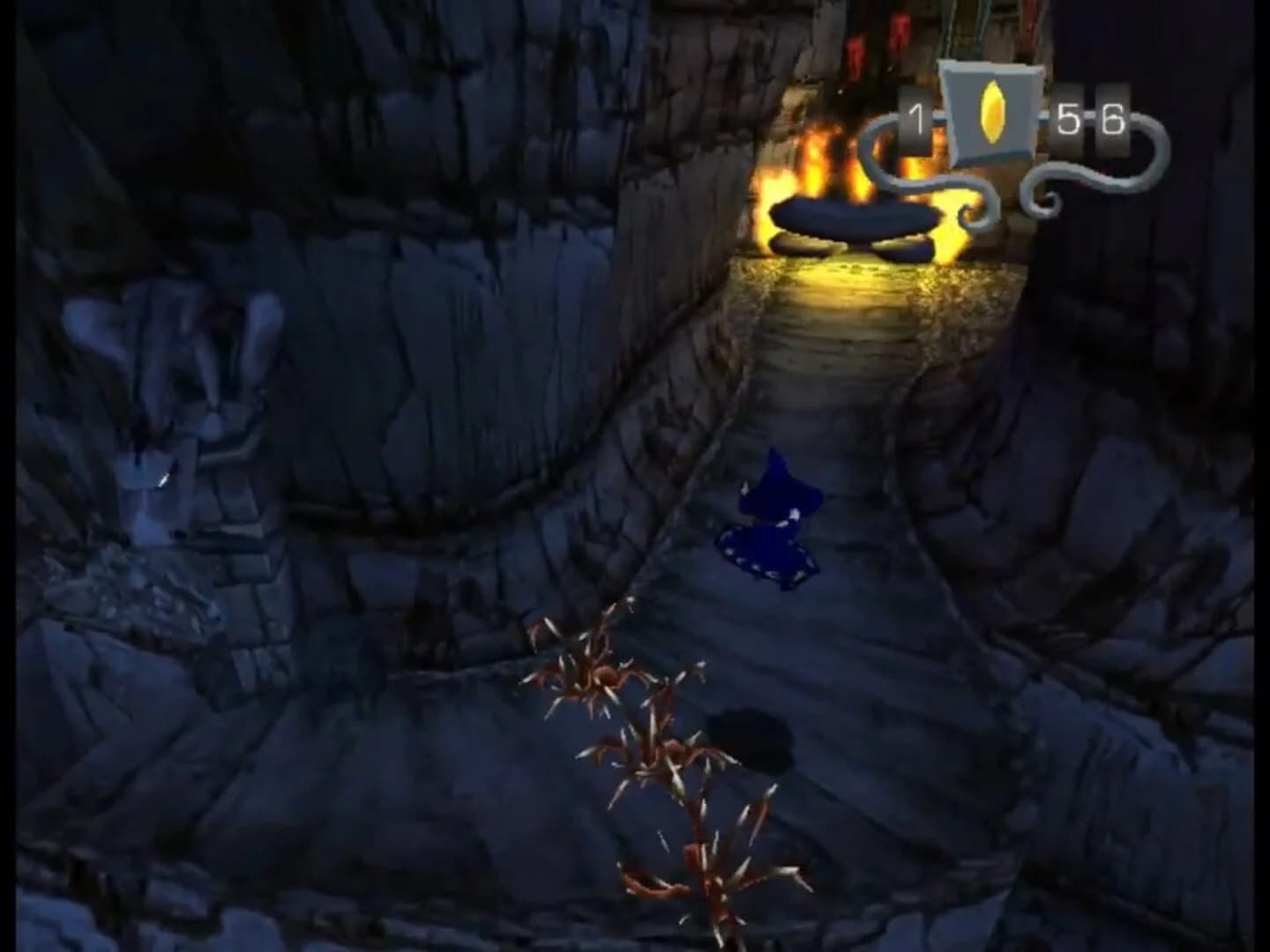Click the left counter wheel showing digit 1

(914, 115)
